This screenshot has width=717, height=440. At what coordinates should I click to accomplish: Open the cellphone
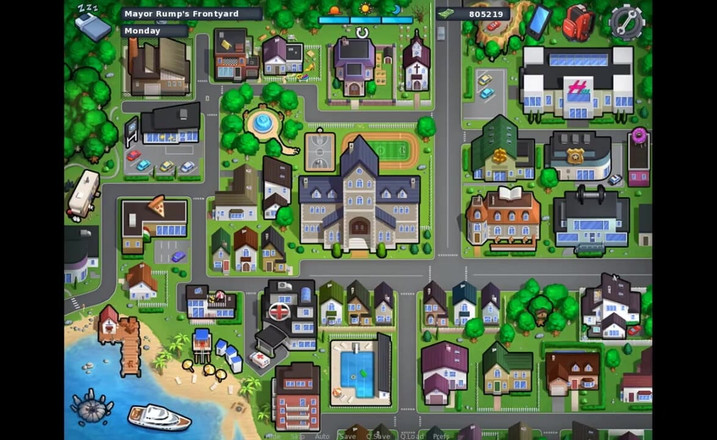[x=539, y=20]
